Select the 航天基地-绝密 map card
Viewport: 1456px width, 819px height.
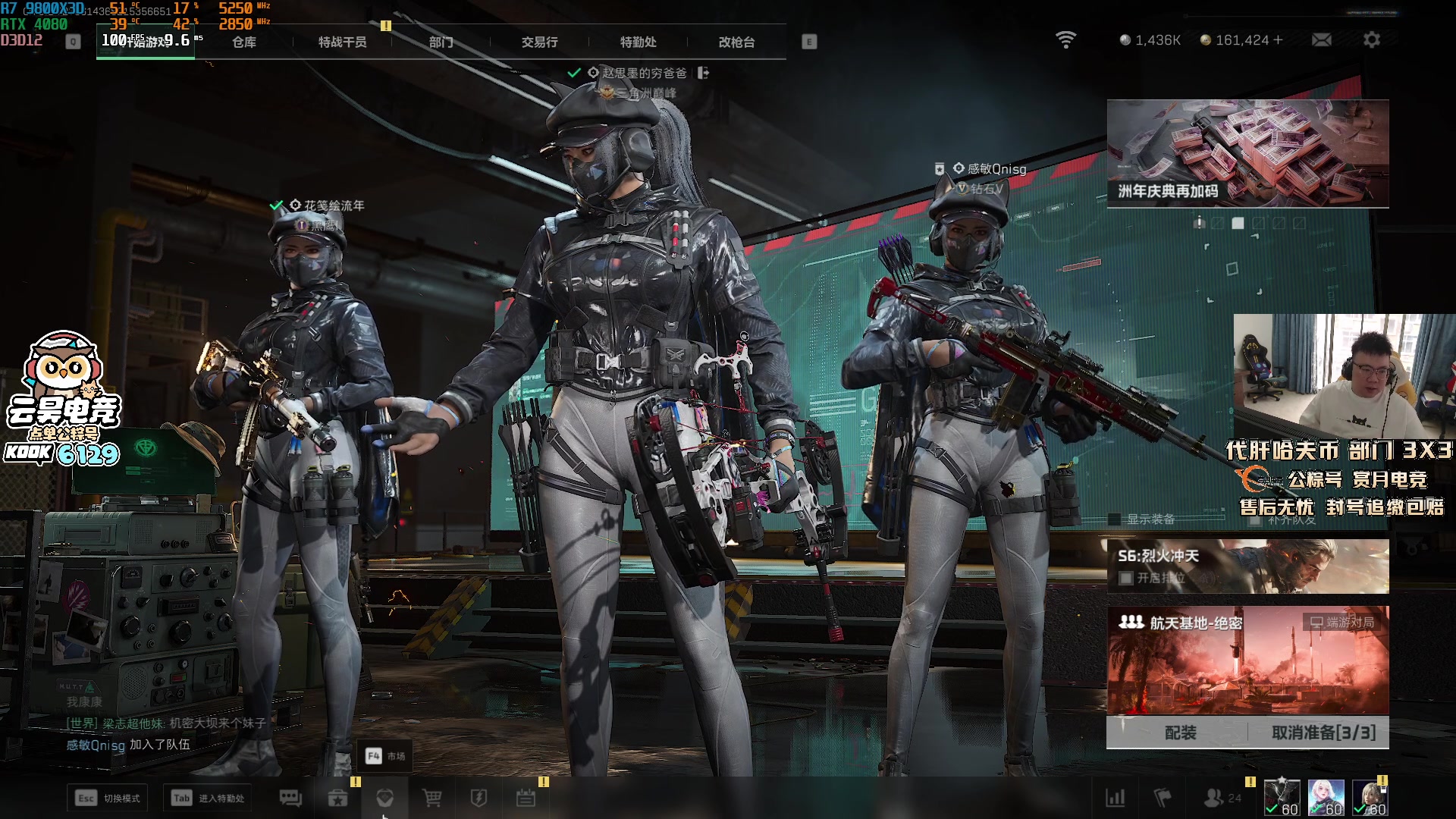[1247, 660]
